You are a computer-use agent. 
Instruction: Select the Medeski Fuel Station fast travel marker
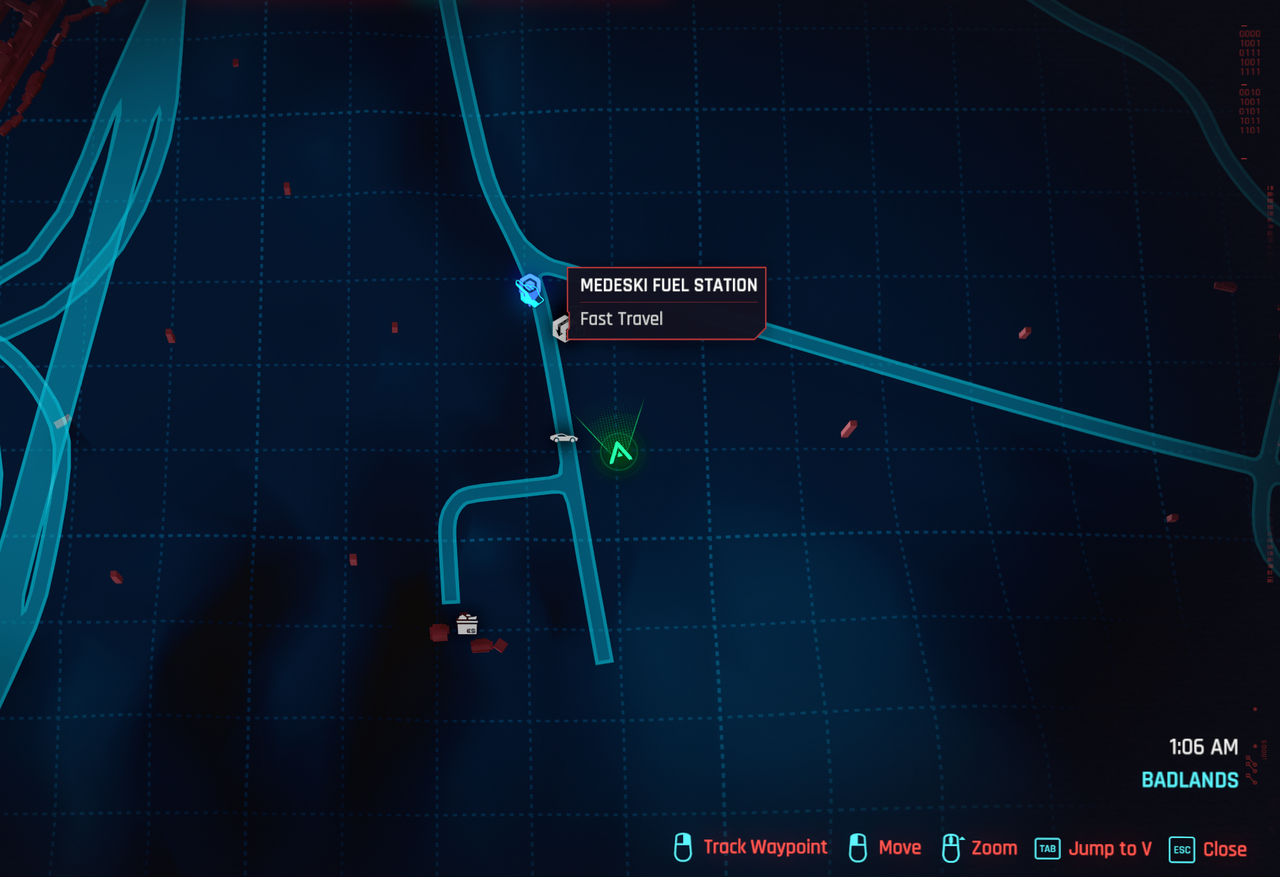(x=529, y=291)
